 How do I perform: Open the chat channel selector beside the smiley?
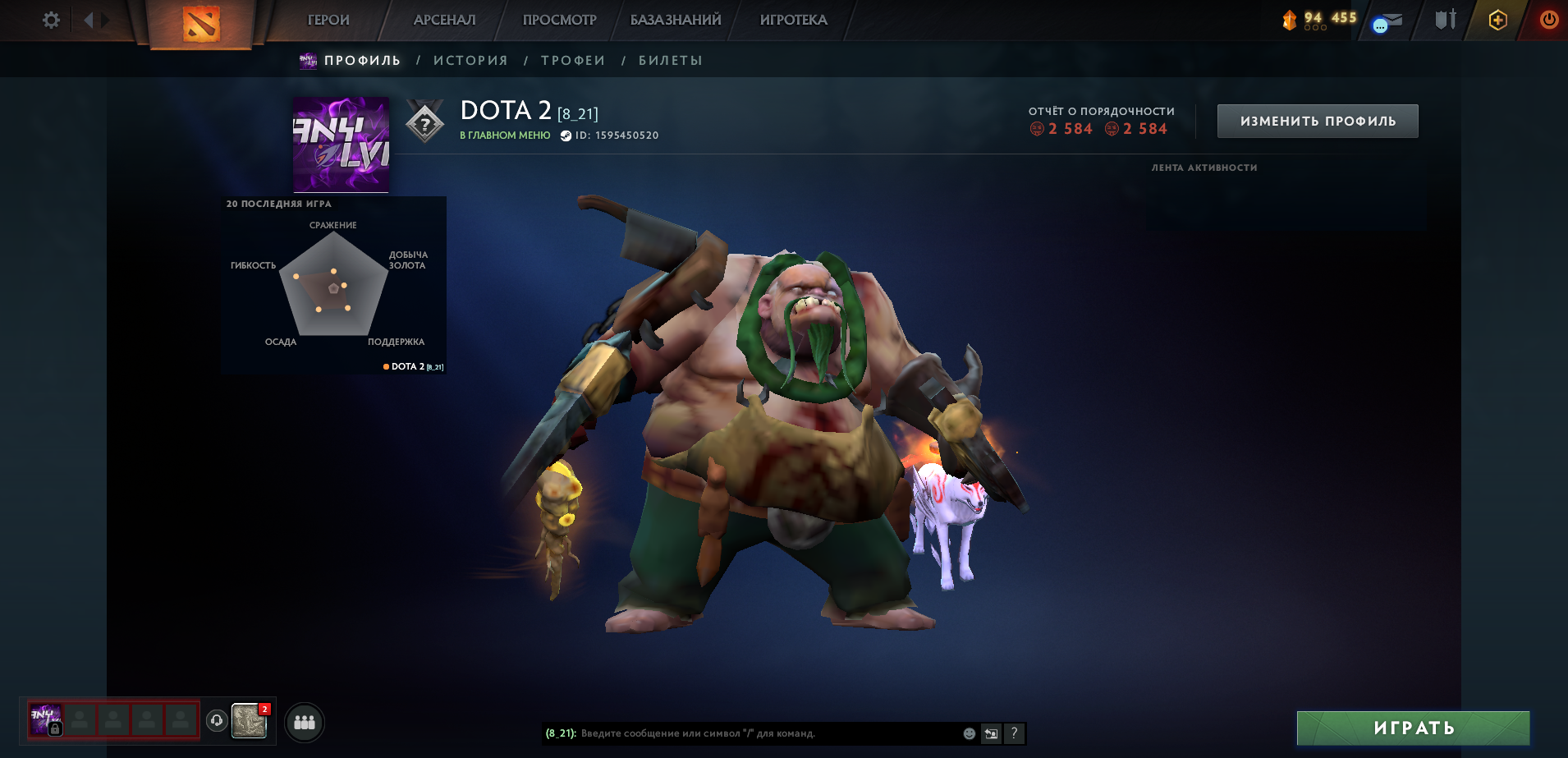tap(990, 733)
